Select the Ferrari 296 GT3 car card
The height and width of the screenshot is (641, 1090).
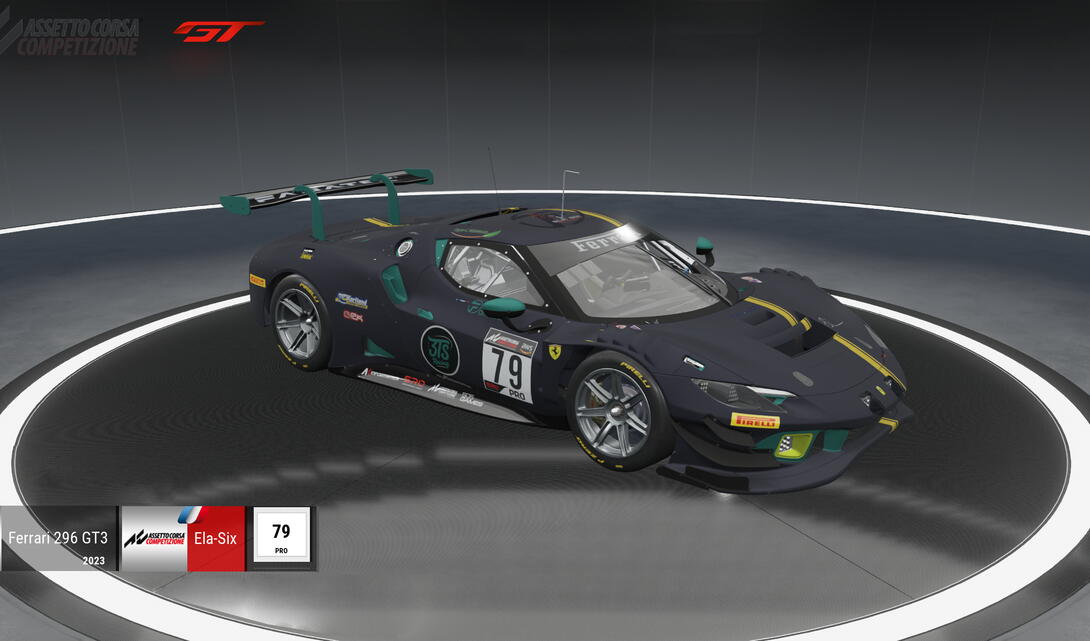point(58,538)
